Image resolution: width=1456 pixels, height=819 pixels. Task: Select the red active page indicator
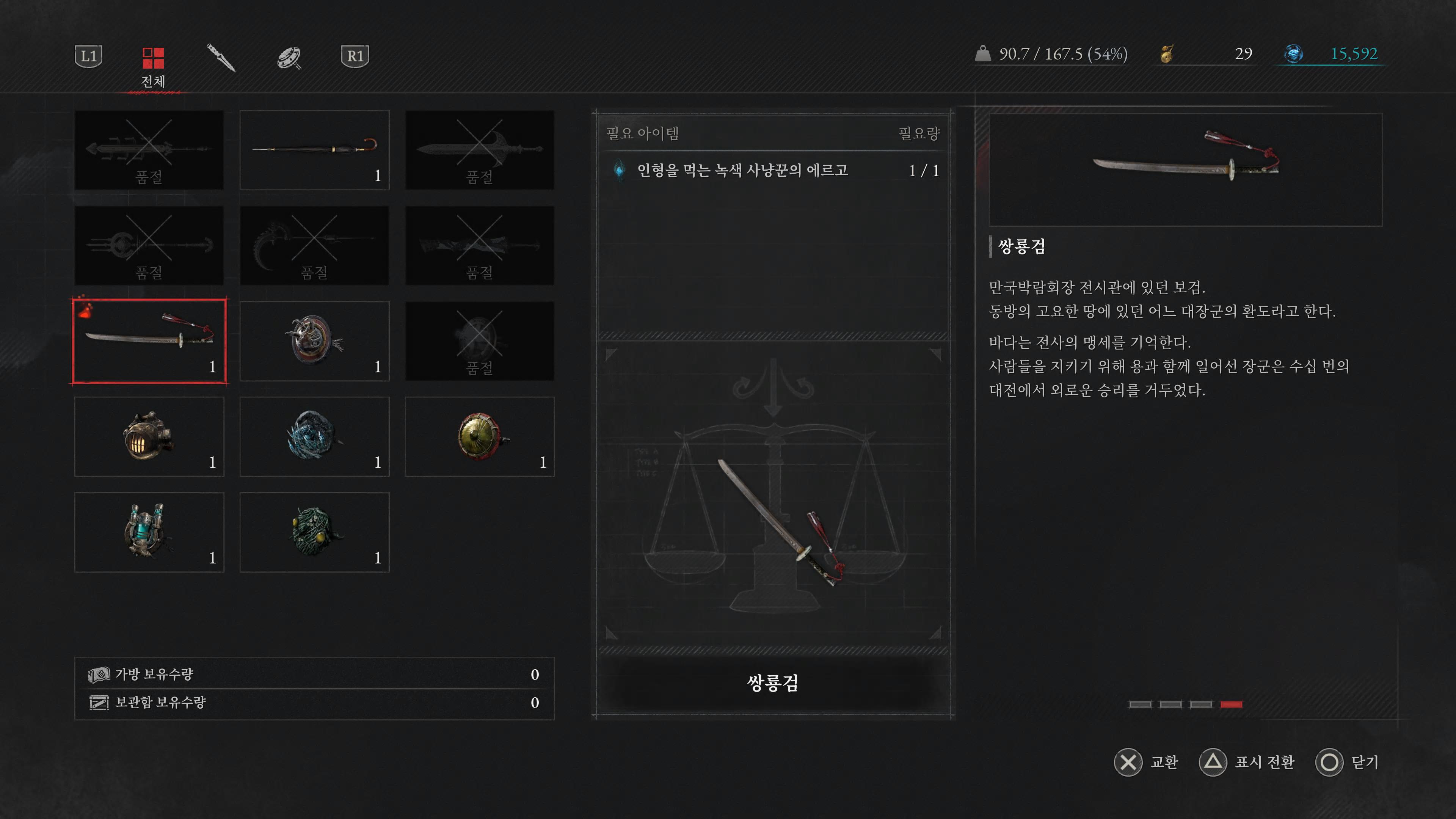[1231, 704]
